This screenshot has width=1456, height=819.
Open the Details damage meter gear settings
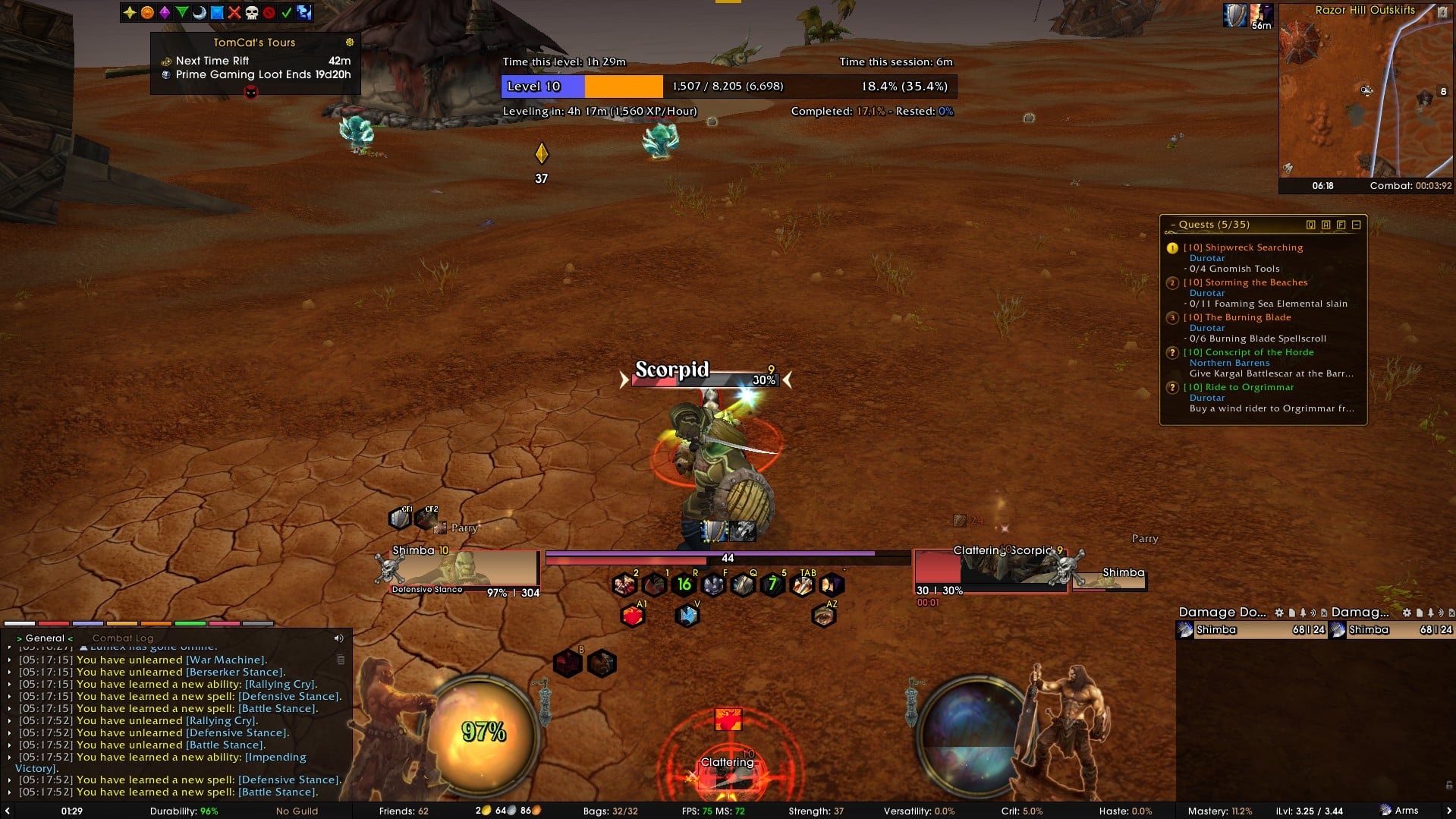click(x=1278, y=613)
